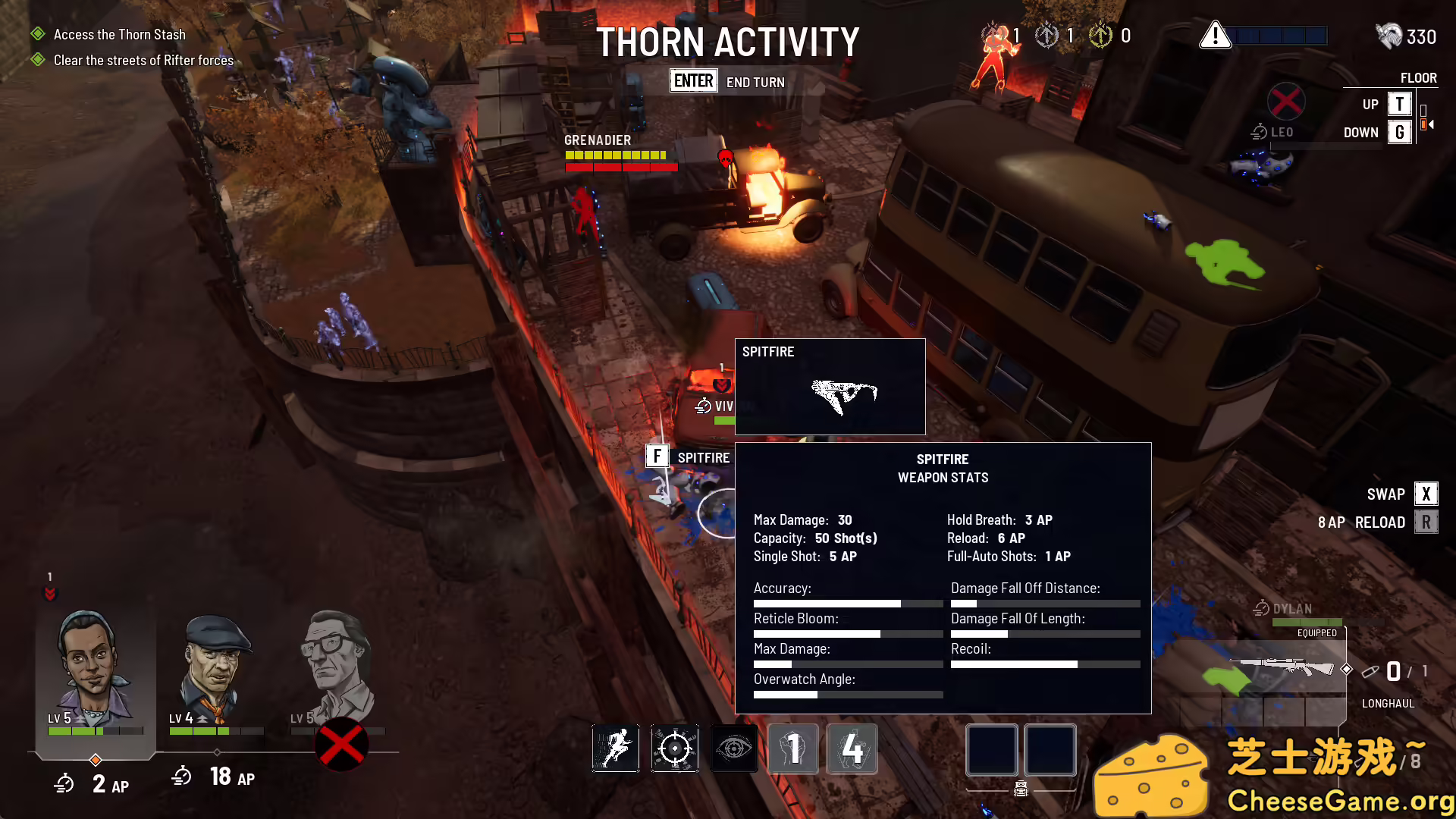Activate the sprint ability icon
The image size is (1456, 819).
pos(615,748)
